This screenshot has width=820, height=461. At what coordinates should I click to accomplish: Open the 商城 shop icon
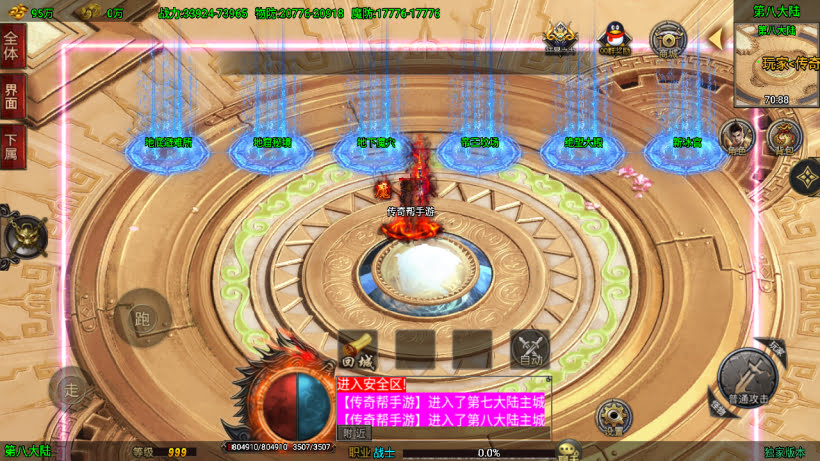[668, 39]
